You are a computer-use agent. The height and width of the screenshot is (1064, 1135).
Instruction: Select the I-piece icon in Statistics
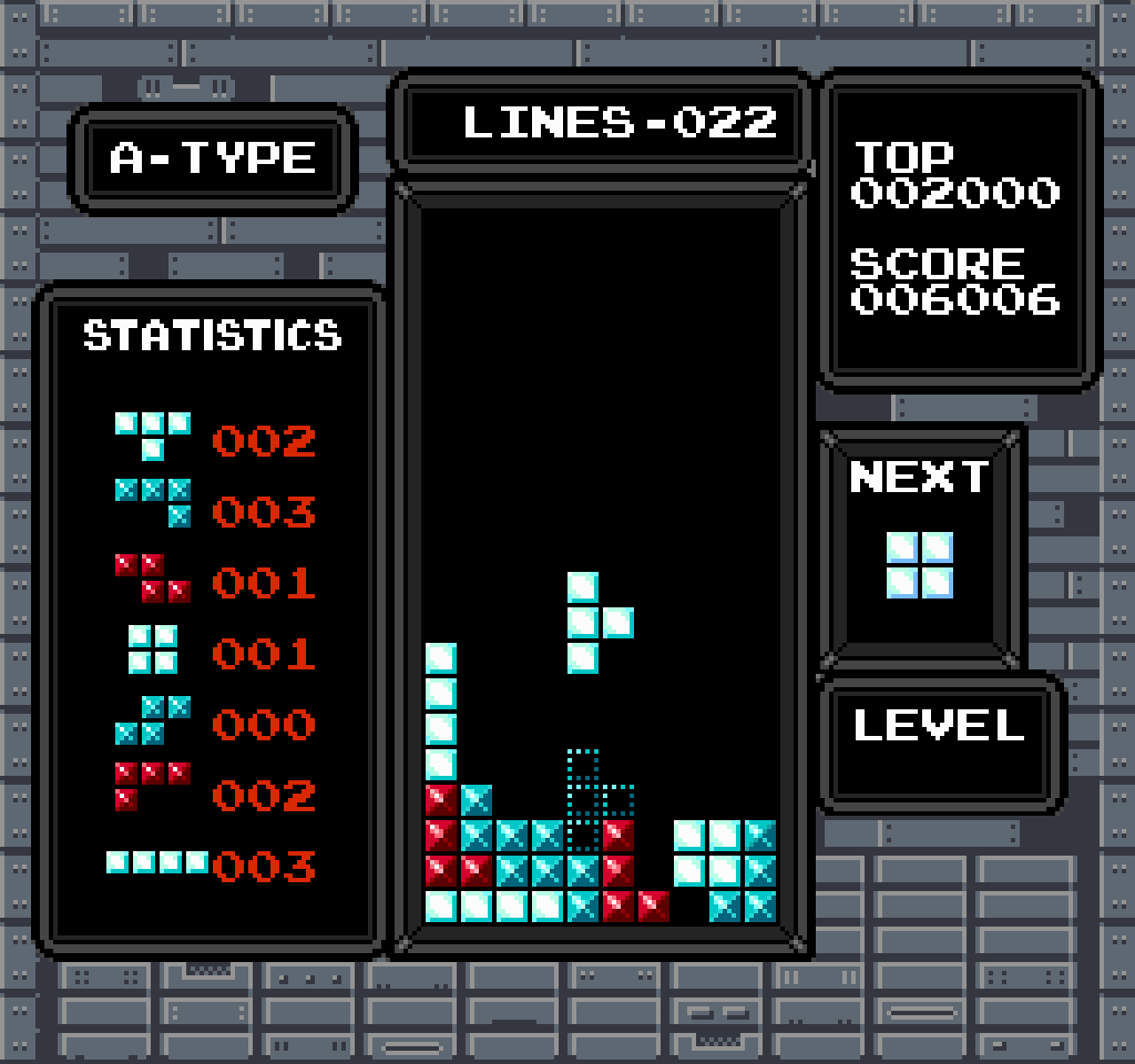(155, 860)
